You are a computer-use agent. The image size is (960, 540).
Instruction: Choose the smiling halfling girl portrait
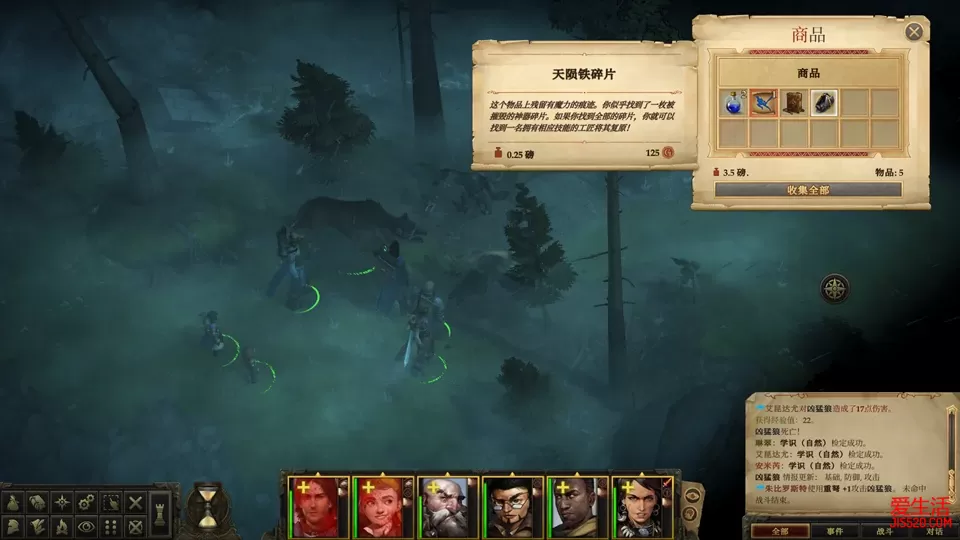381,508
